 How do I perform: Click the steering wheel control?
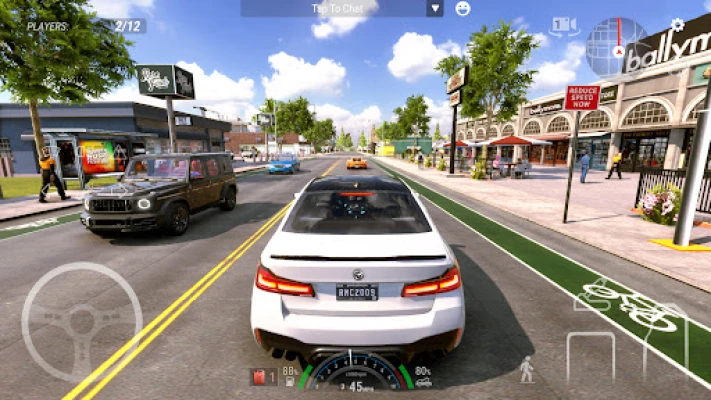click(81, 322)
